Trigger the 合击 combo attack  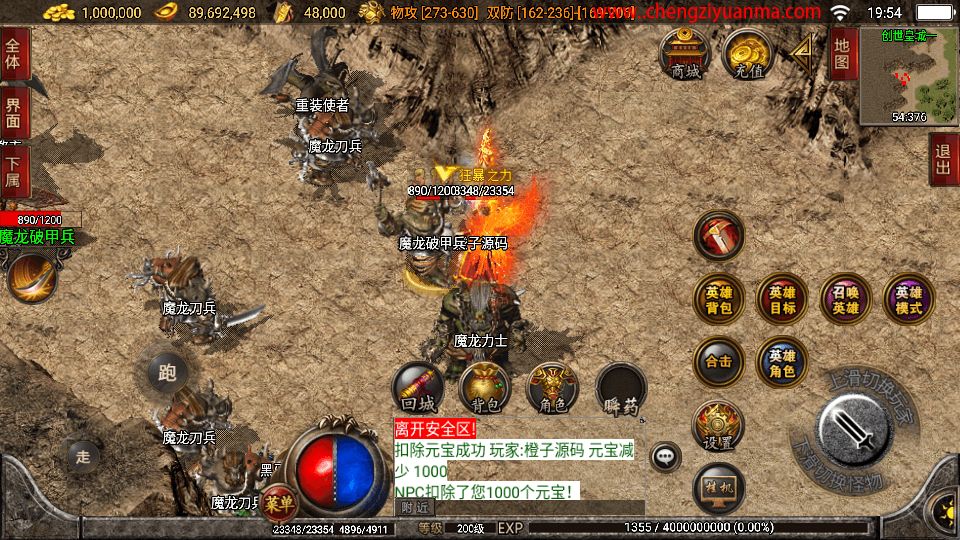719,362
